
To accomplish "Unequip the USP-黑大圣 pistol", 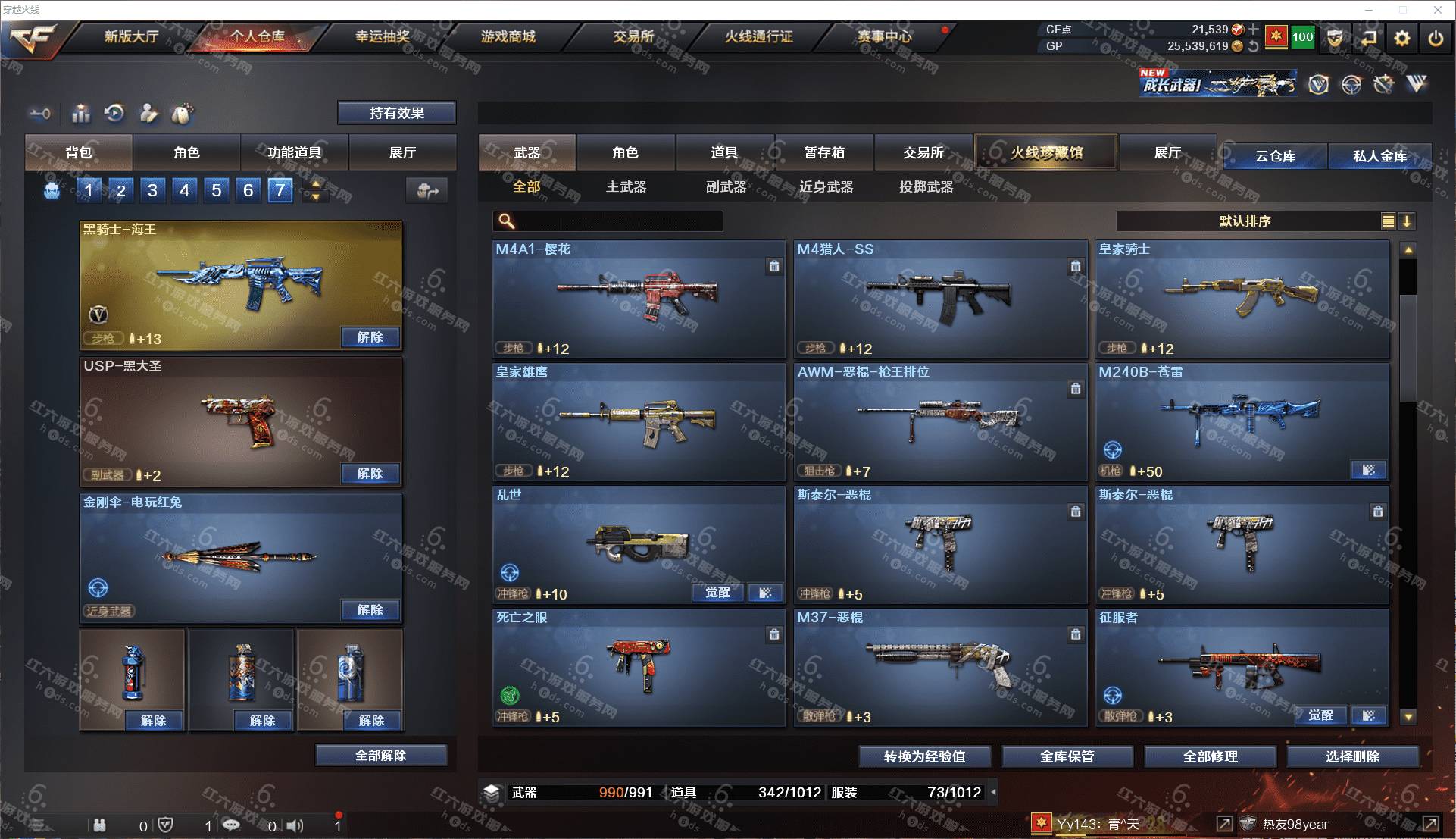I will (370, 474).
